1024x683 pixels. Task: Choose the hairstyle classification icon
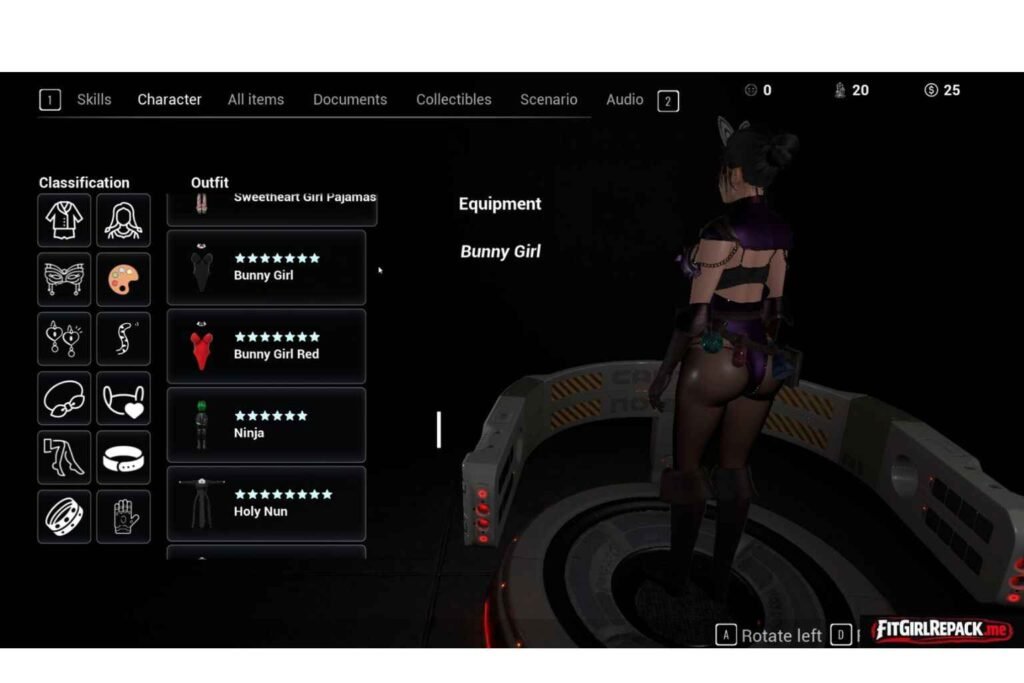click(x=123, y=220)
